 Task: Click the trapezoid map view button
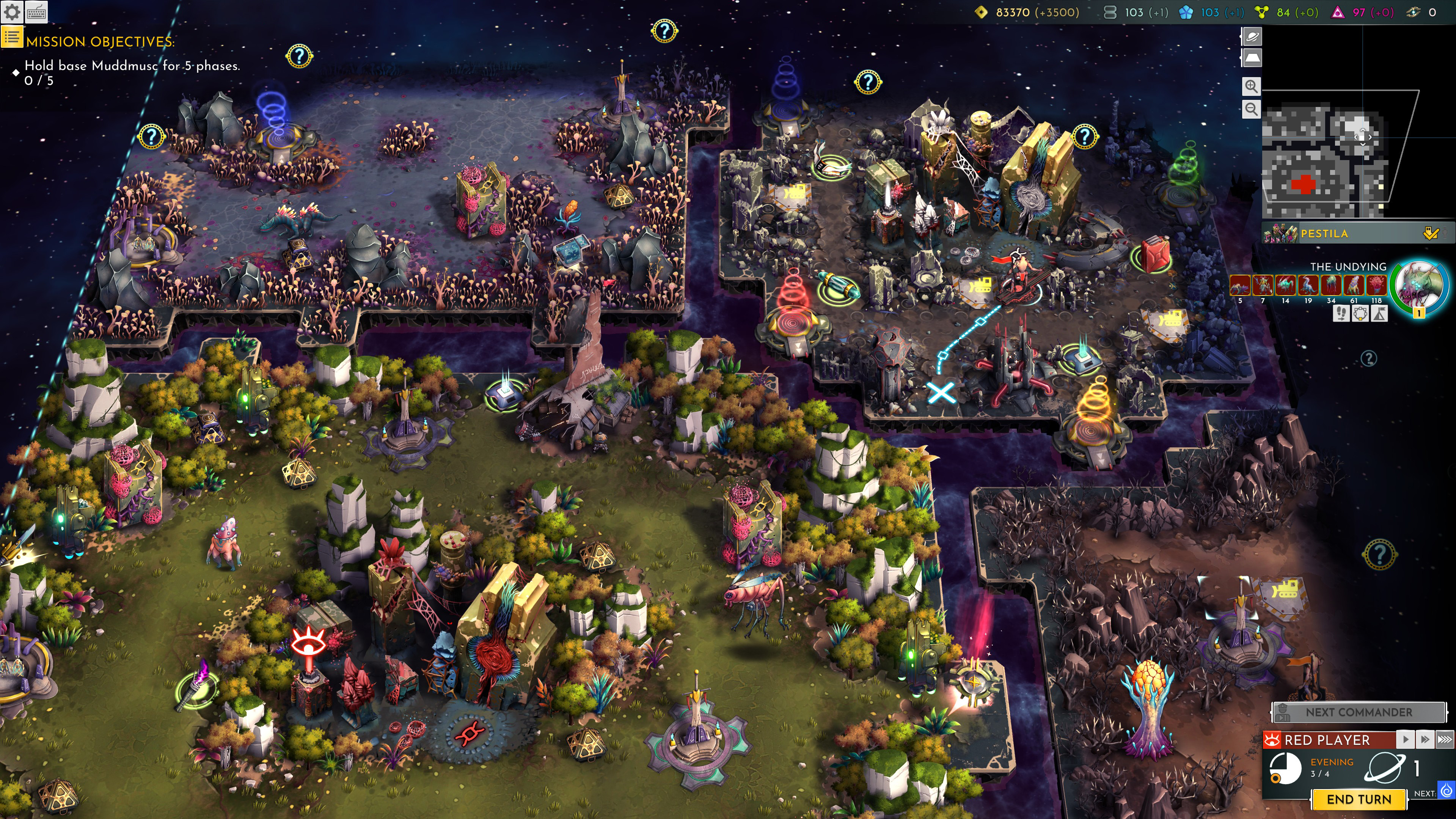[1252, 58]
